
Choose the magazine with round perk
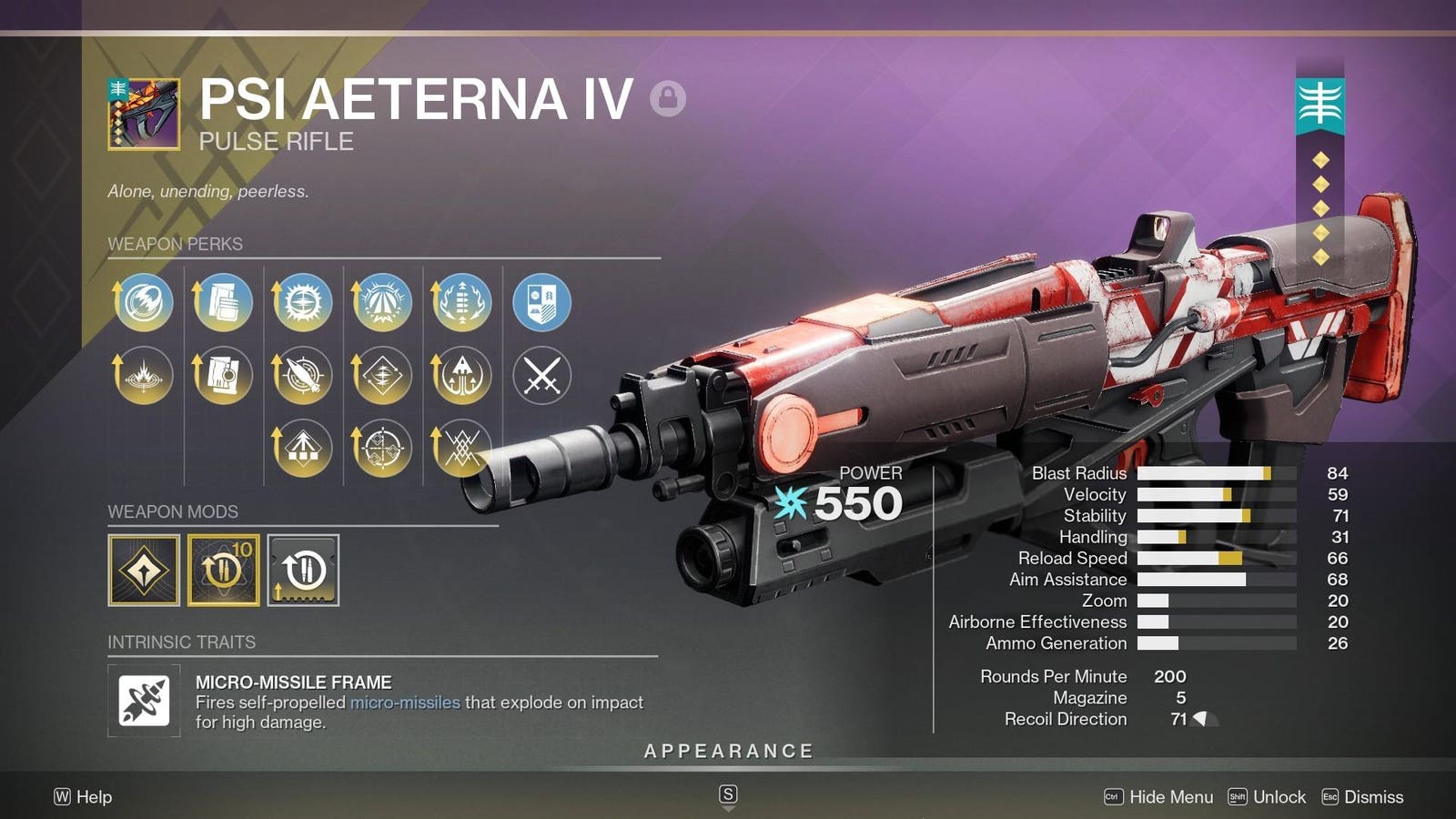pos(223,375)
